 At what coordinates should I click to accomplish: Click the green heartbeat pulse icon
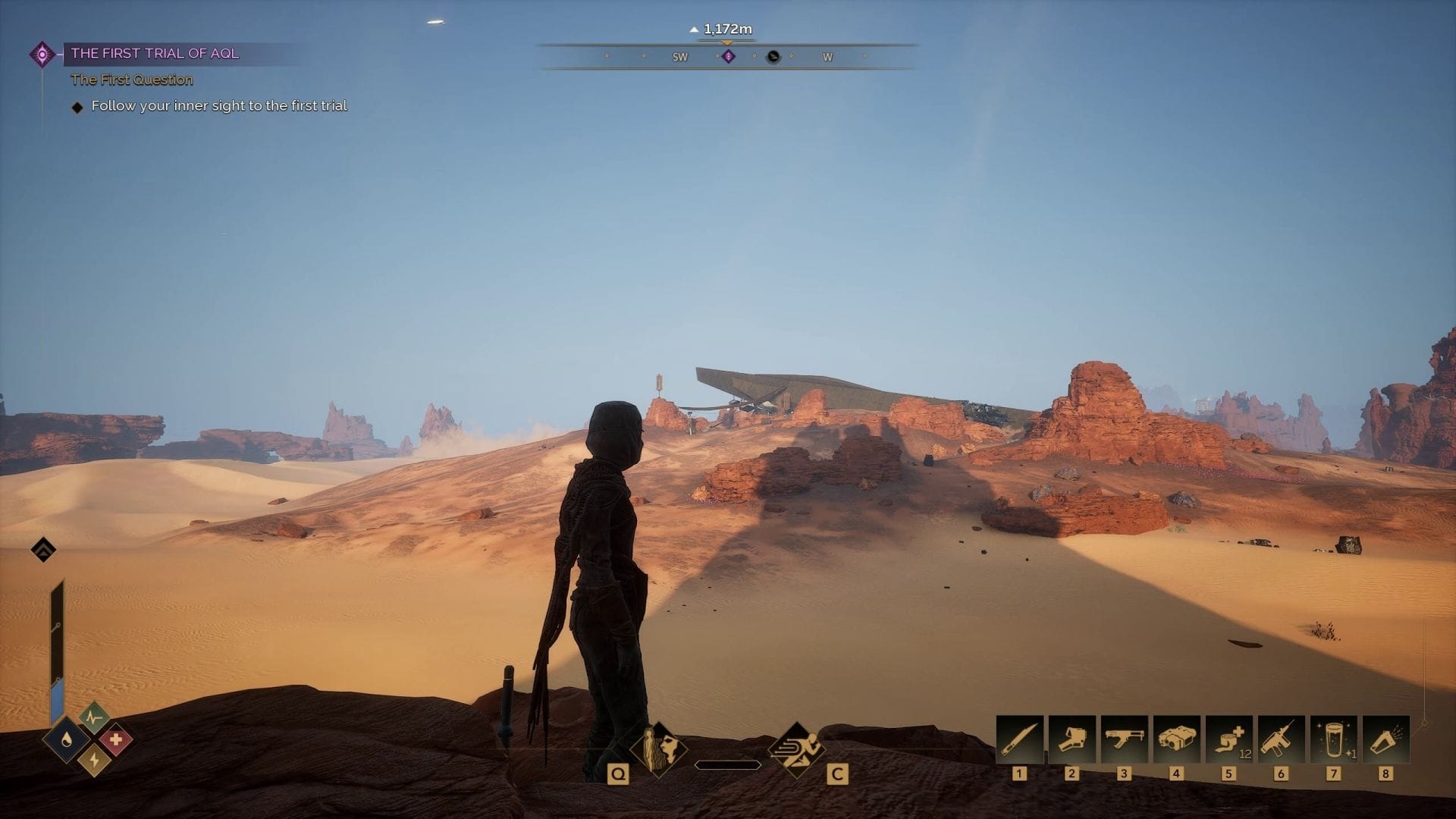click(x=93, y=717)
